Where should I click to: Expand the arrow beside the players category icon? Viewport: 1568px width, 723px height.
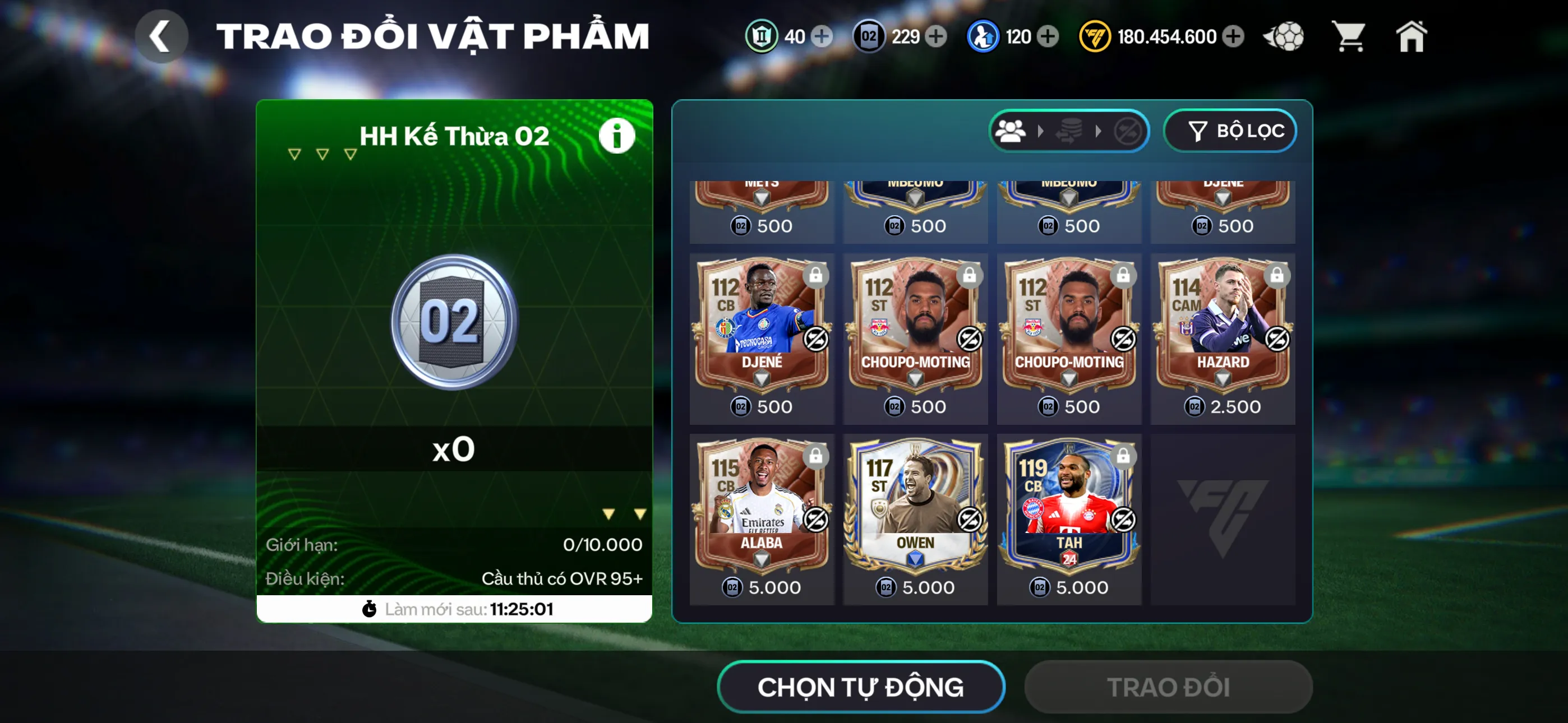1039,130
